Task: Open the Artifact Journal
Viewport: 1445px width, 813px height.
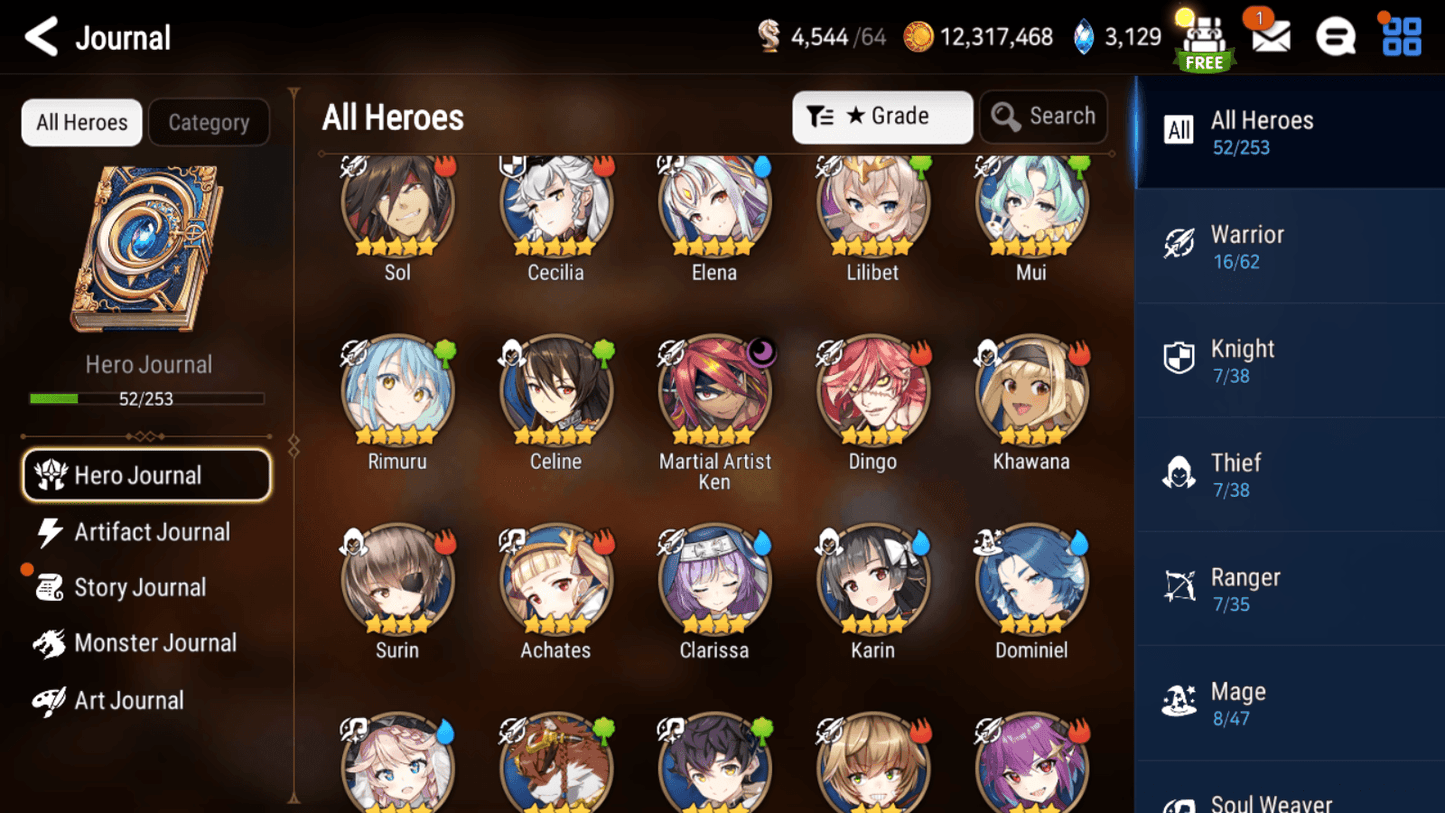Action: click(x=151, y=532)
